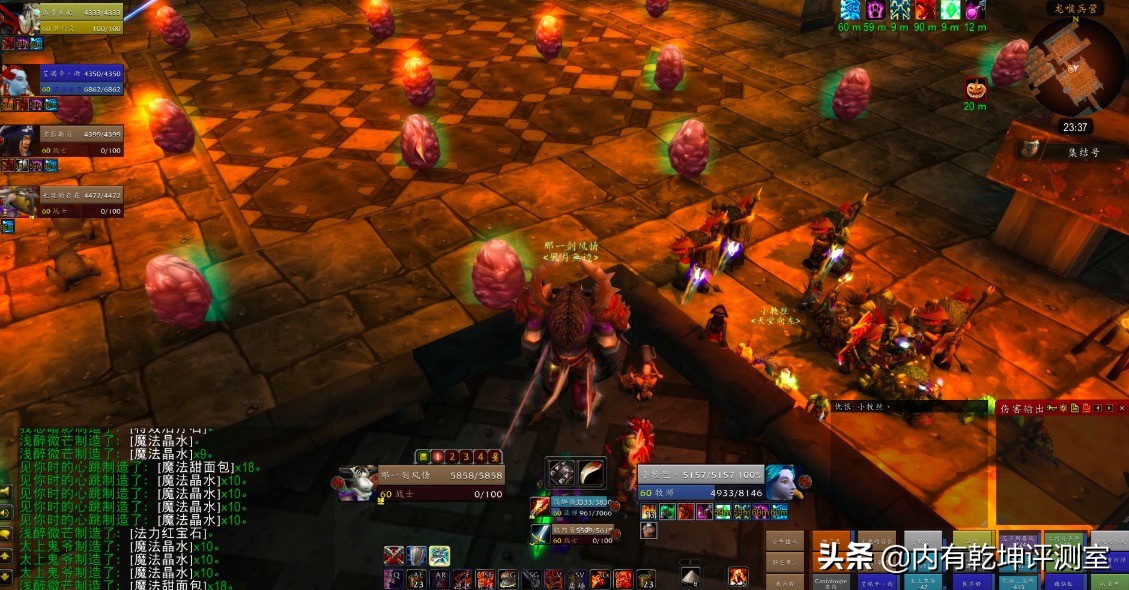This screenshot has height=590, width=1129.
Task: Click the pumpkin buff icon
Action: (975, 88)
